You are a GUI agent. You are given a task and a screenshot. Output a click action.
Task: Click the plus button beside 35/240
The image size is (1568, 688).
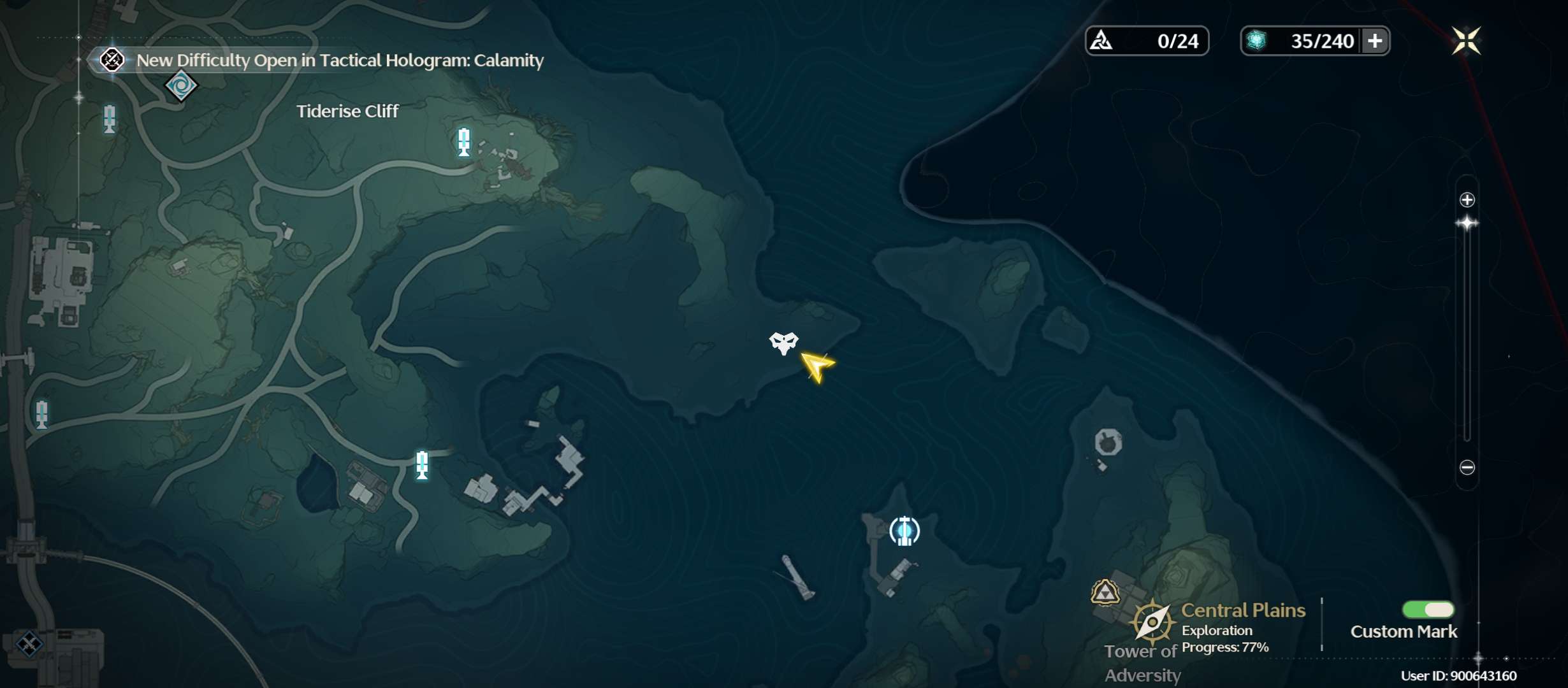pyautogui.click(x=1375, y=41)
